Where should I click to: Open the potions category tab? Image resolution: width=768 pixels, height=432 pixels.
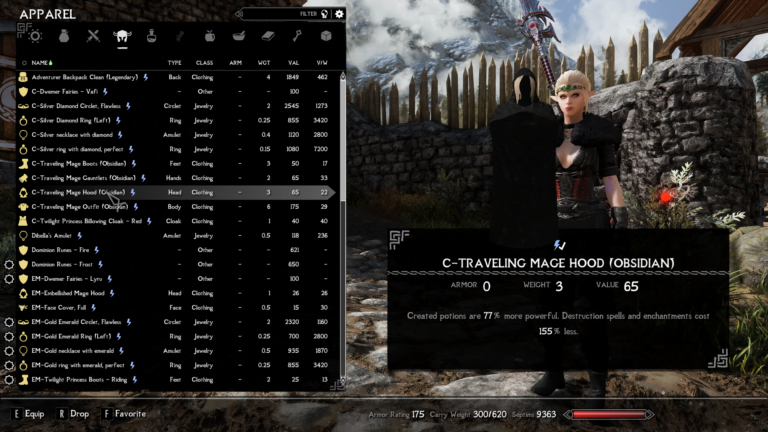pyautogui.click(x=152, y=36)
